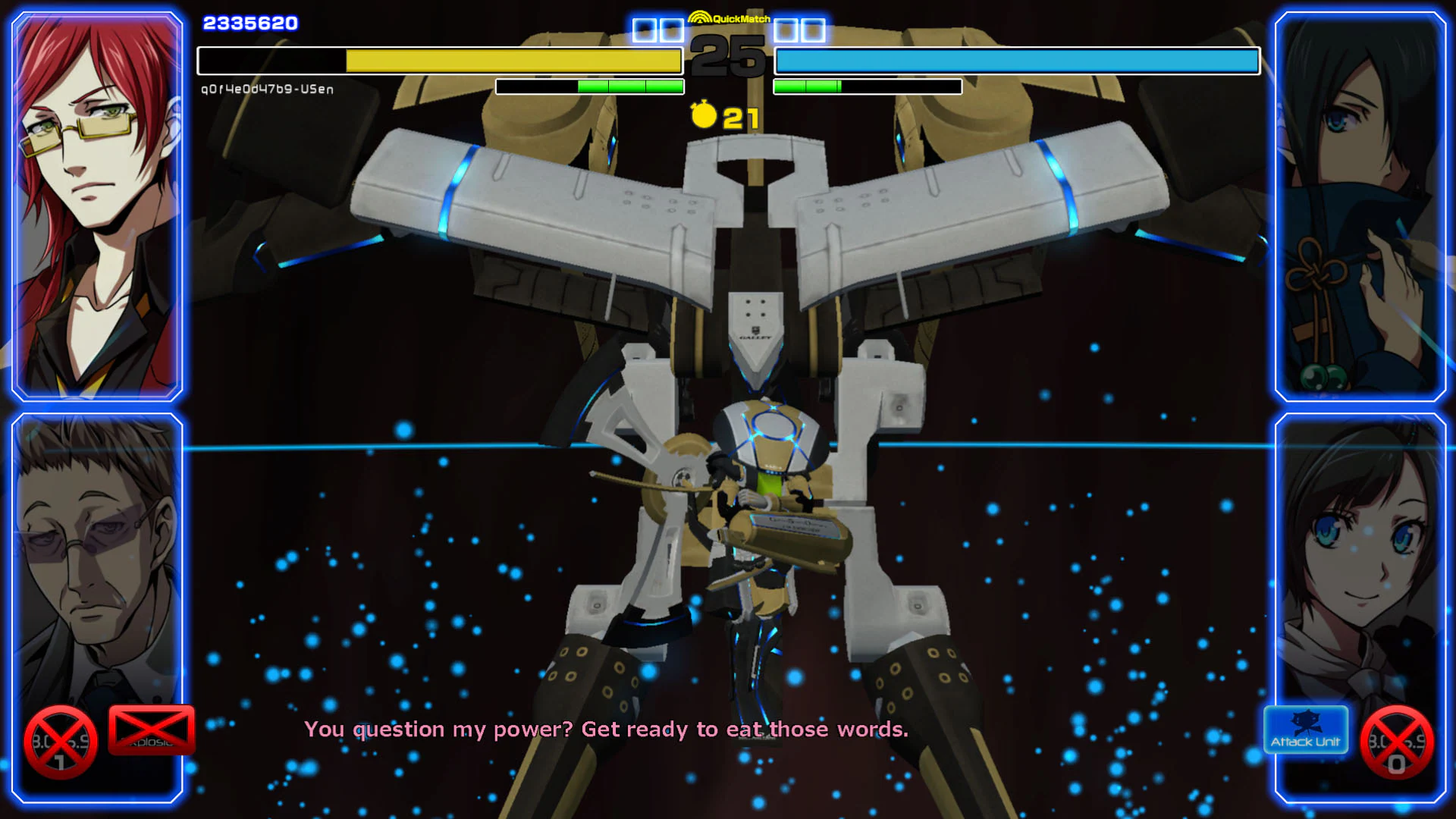Click the blue health bar of the right player
The width and height of the screenshot is (1456, 819).
(1016, 60)
